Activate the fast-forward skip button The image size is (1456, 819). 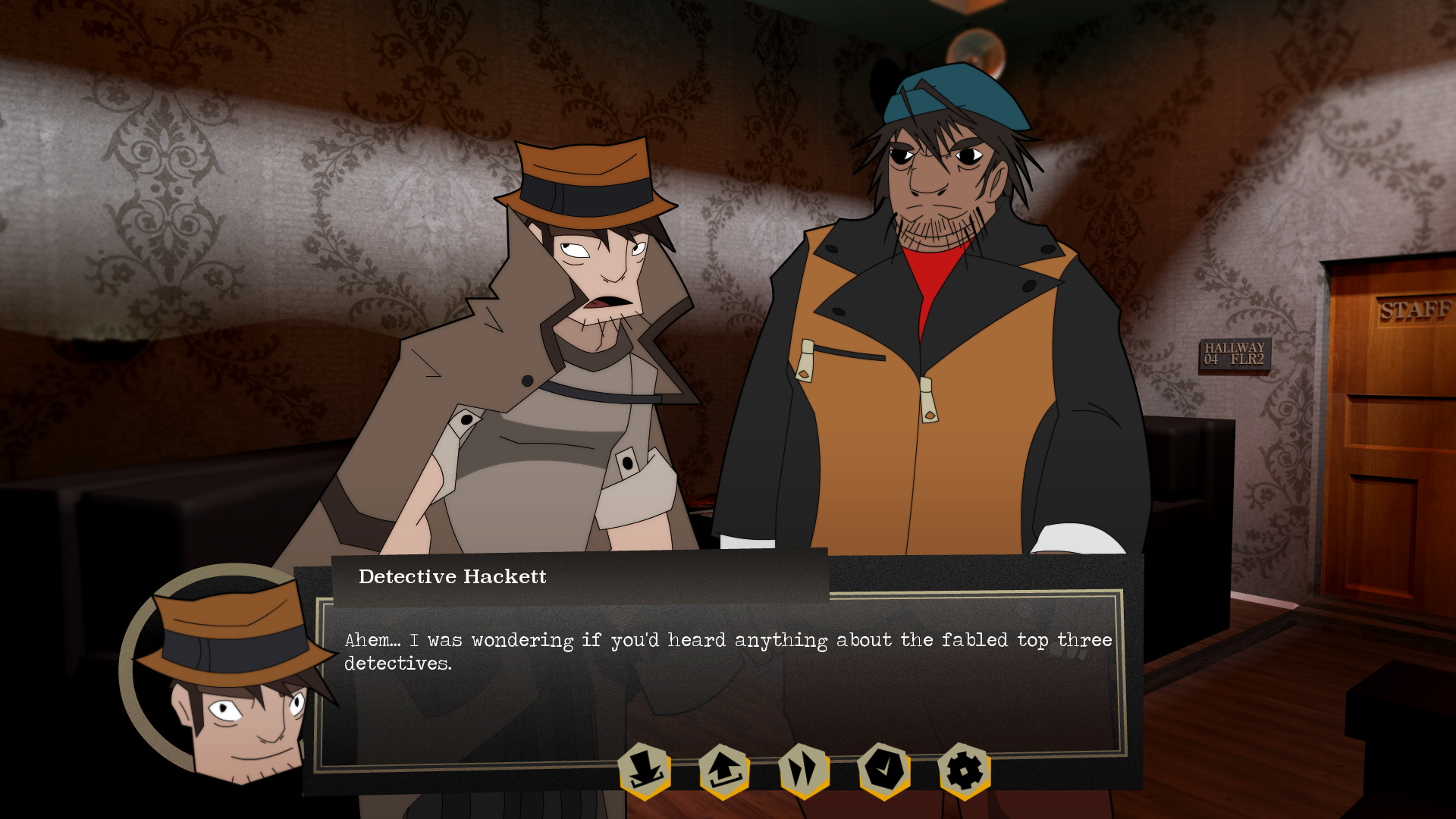point(804,770)
